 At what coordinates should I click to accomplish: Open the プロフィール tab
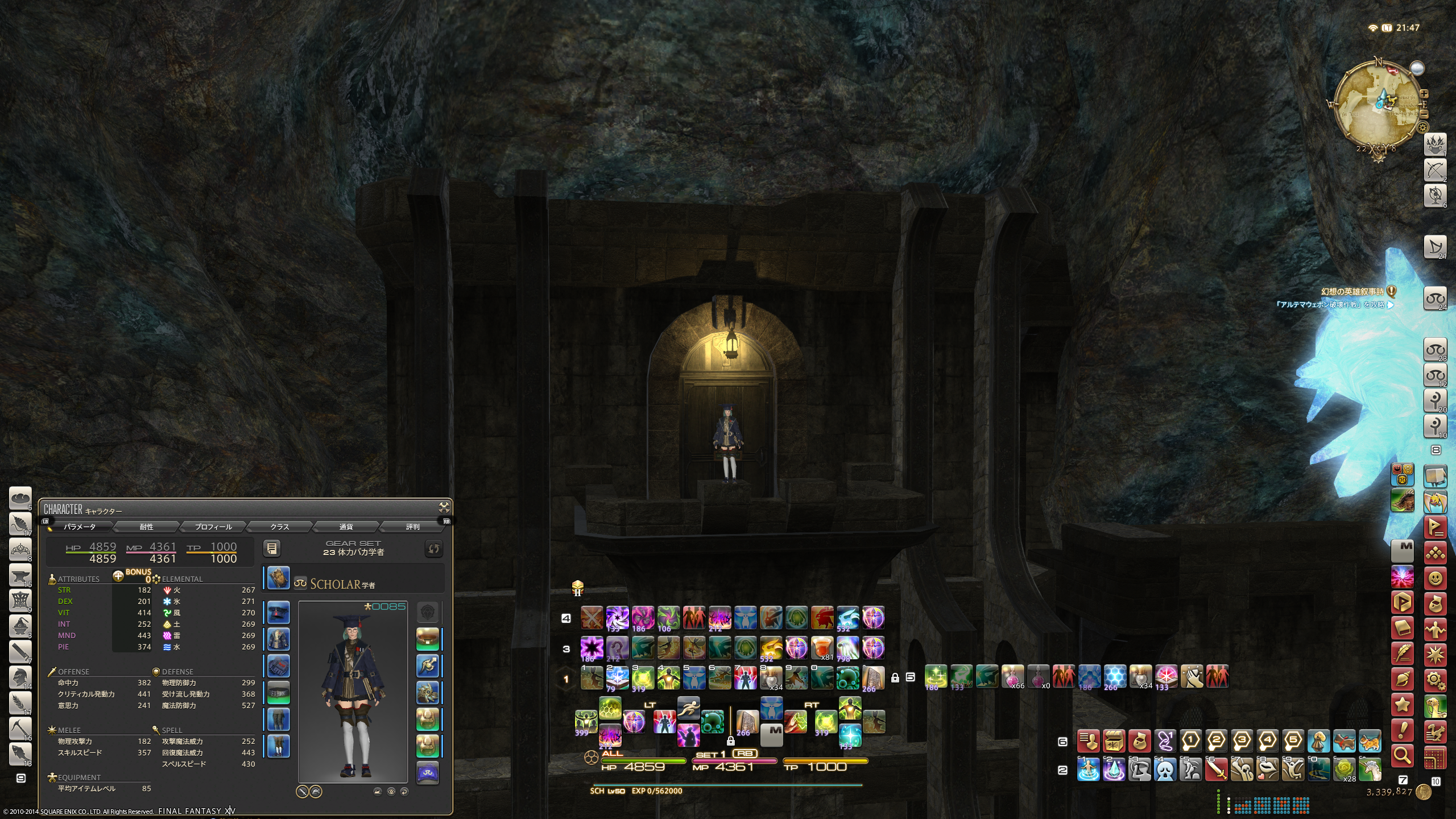point(213,527)
